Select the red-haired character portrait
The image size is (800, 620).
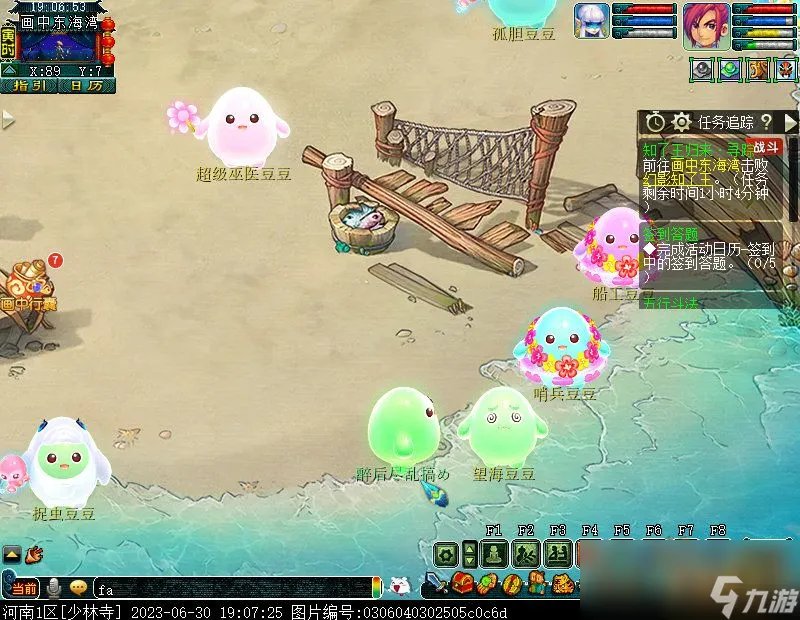(706, 26)
